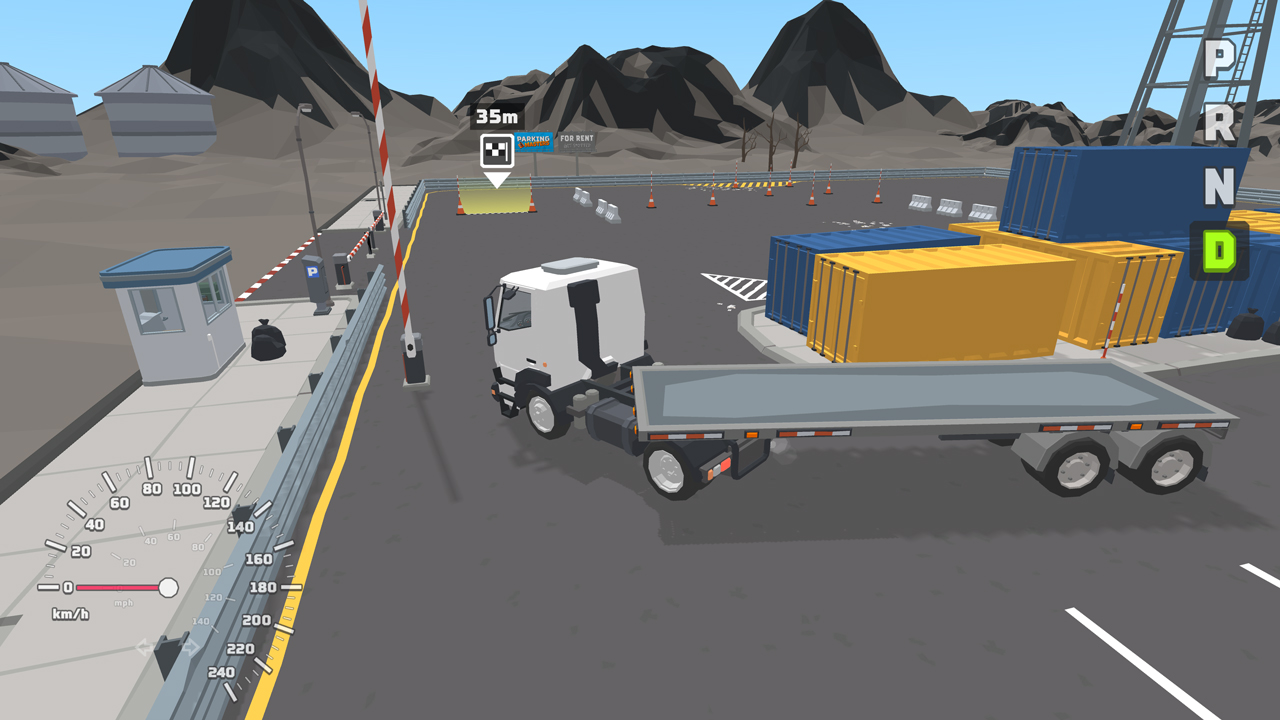Click the 0 mark on the speedometer
Viewport: 1280px width, 720px height.
(67, 587)
